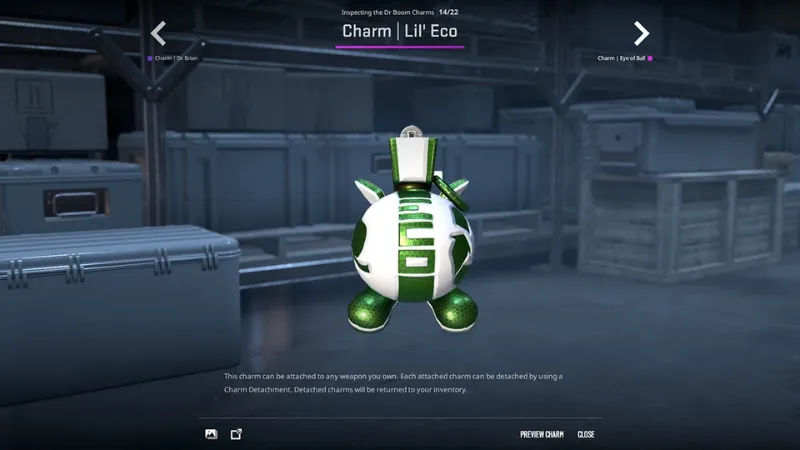Close the charm inspection screen

click(x=586, y=435)
